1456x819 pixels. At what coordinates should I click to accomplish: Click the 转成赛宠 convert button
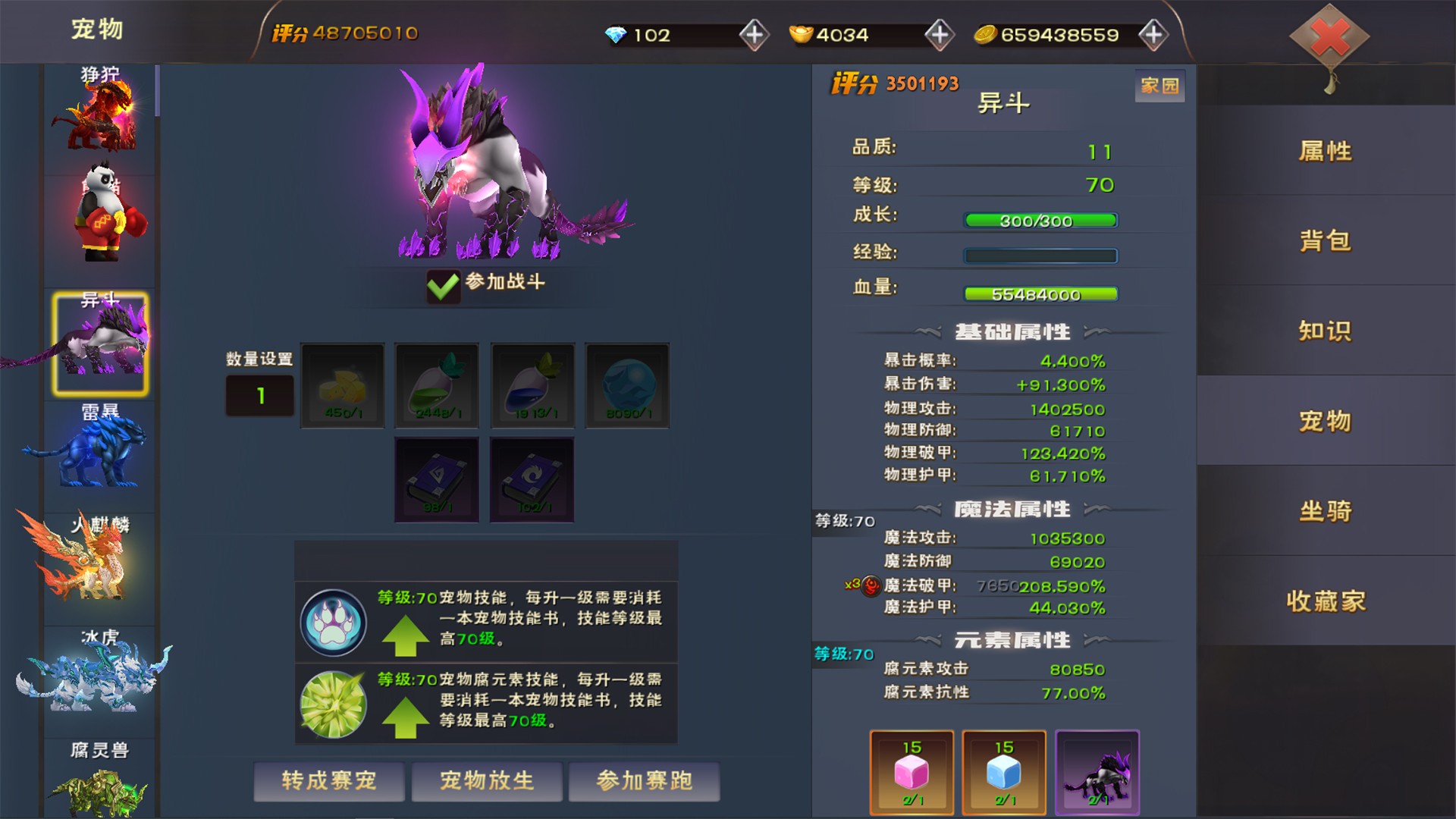click(x=328, y=781)
